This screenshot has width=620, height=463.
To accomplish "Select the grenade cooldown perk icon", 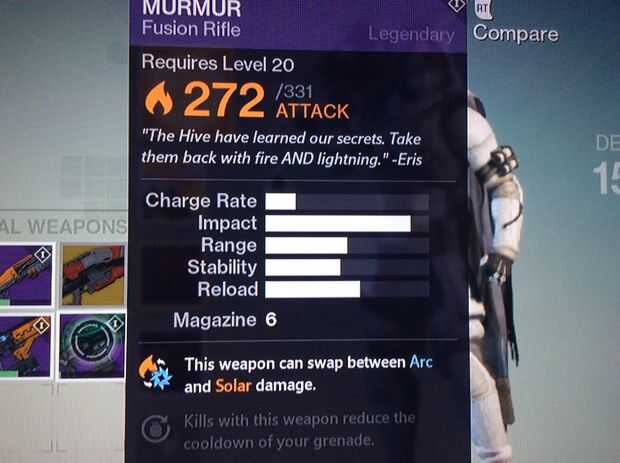I will pyautogui.click(x=156, y=429).
